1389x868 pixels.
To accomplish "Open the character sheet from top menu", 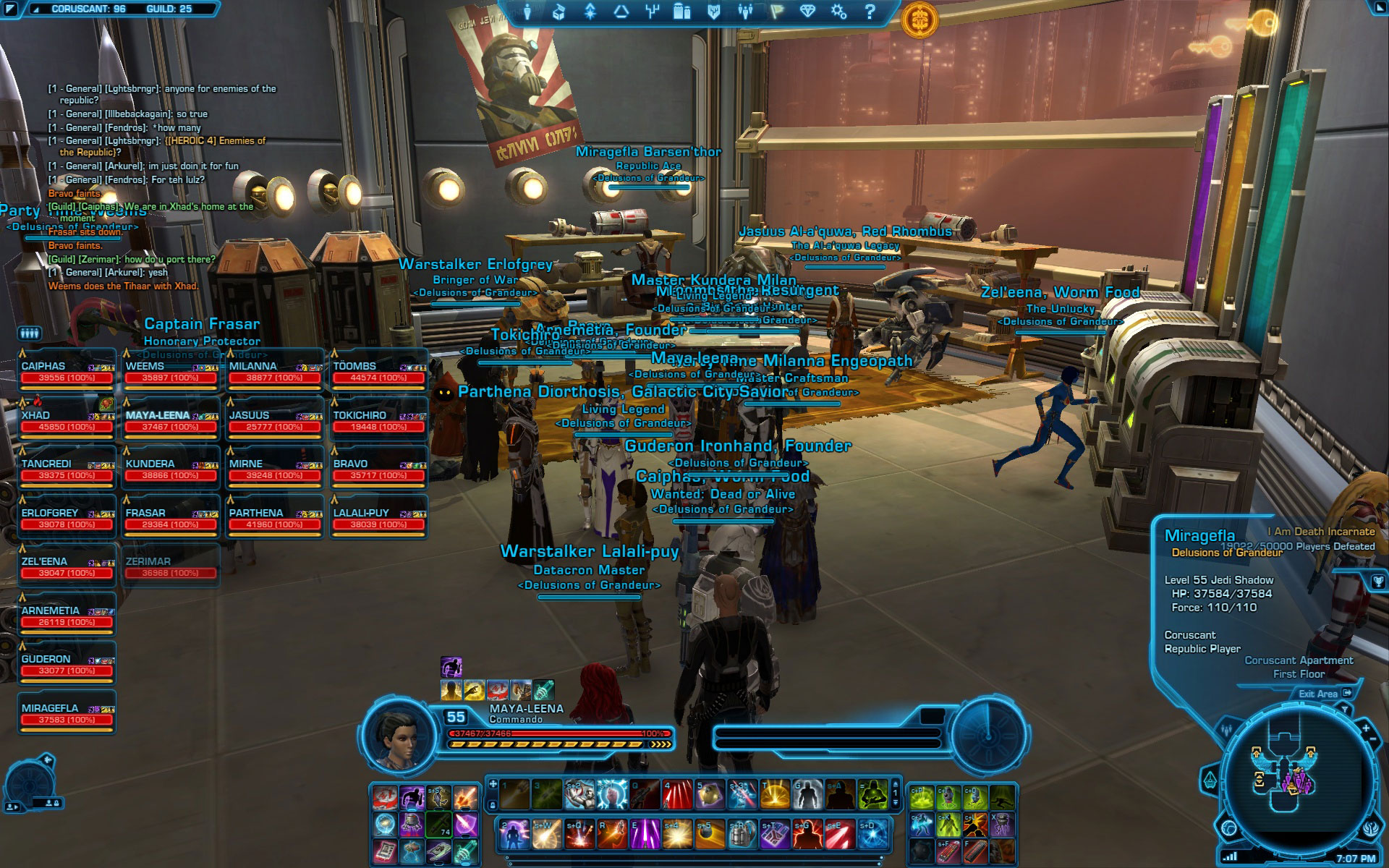I will coord(527,12).
